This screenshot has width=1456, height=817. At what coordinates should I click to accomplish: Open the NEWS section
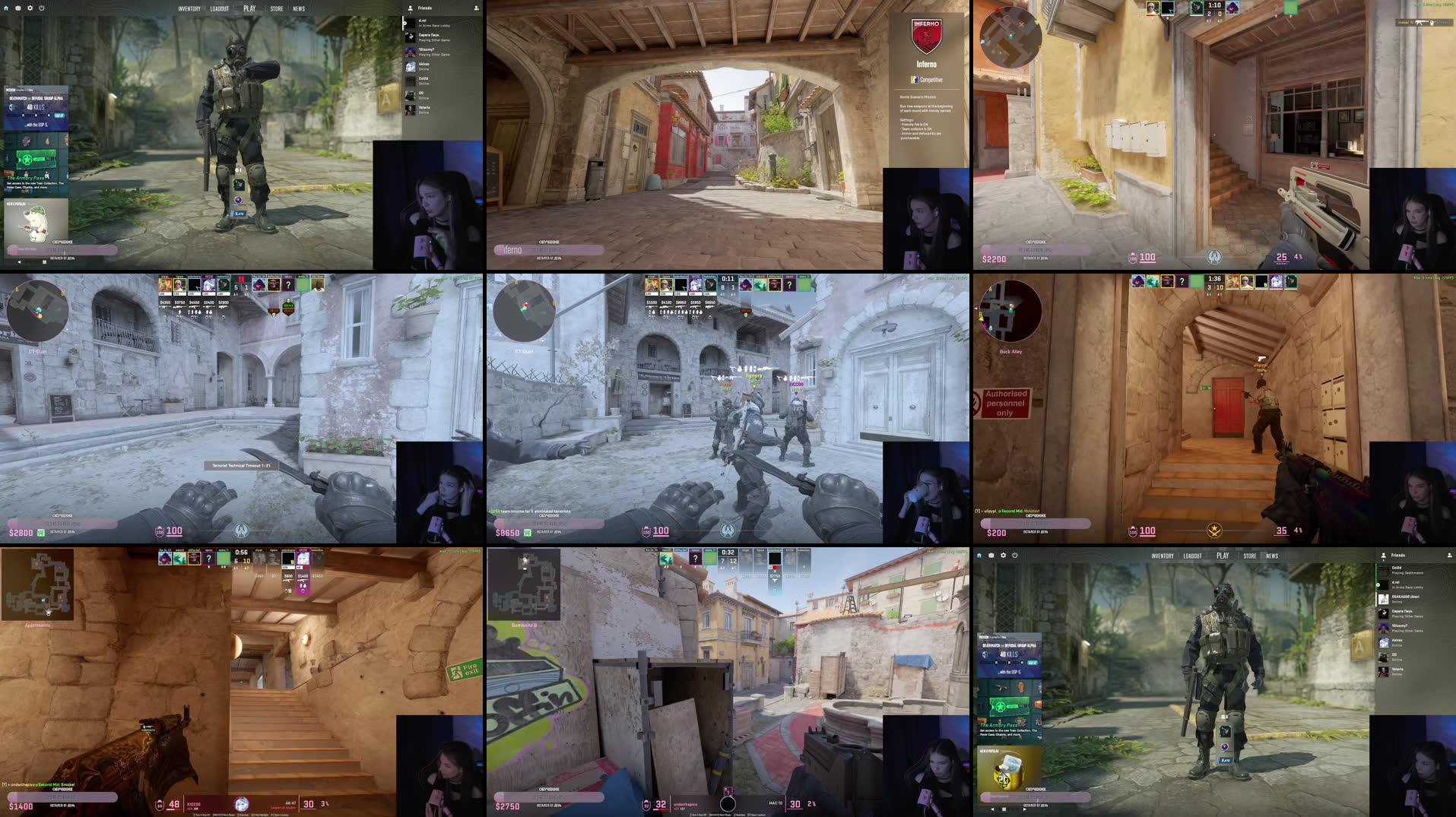(298, 8)
